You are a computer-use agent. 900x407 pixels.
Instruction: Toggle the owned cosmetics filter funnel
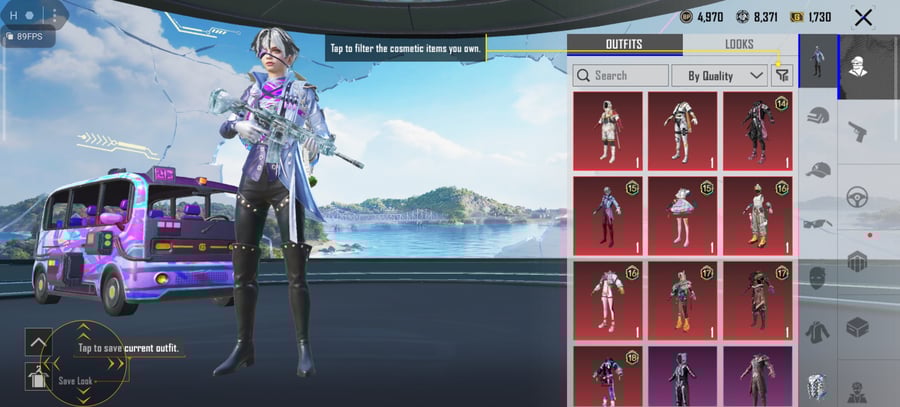782,75
